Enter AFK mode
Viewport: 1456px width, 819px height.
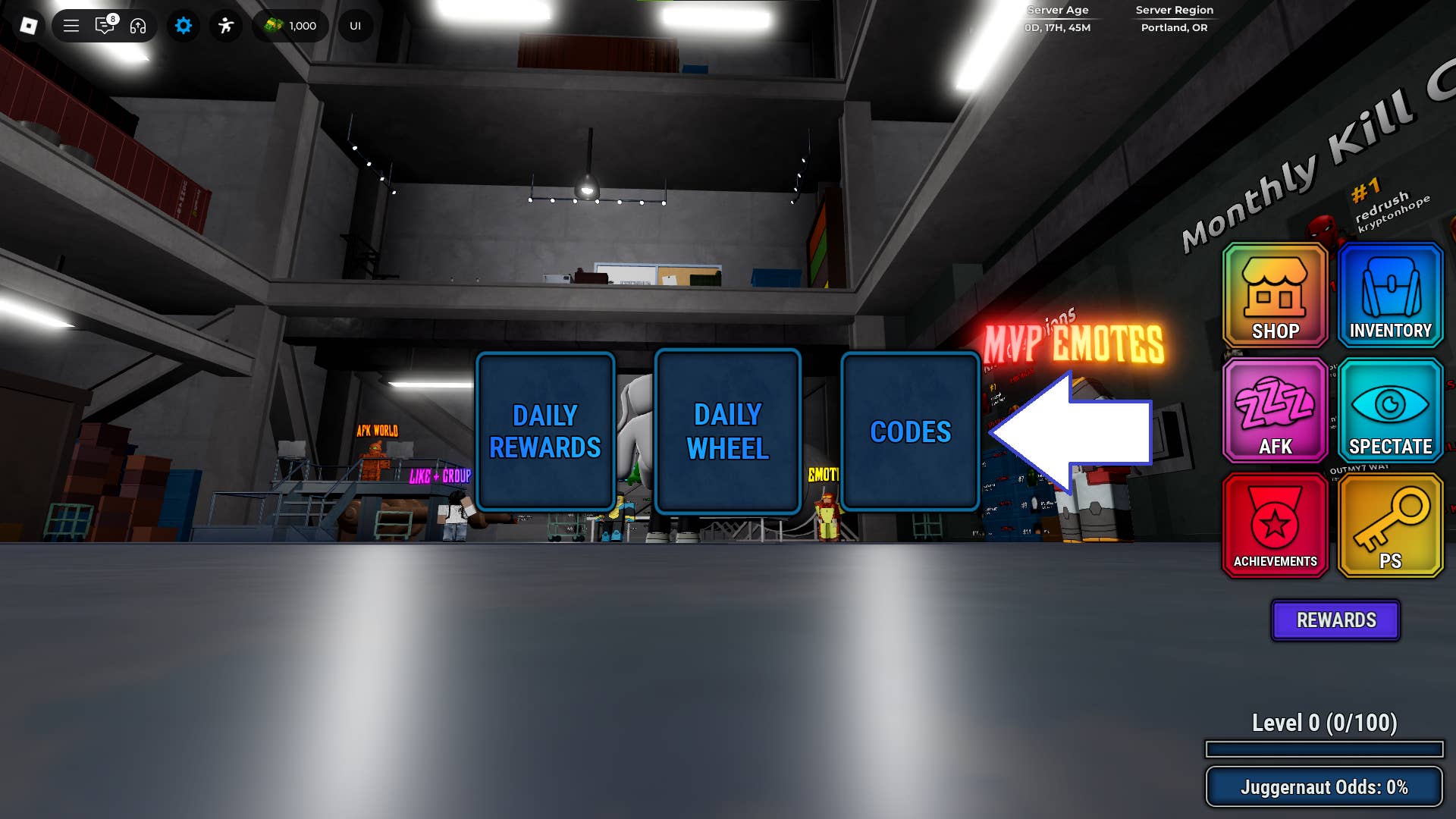[x=1275, y=411]
